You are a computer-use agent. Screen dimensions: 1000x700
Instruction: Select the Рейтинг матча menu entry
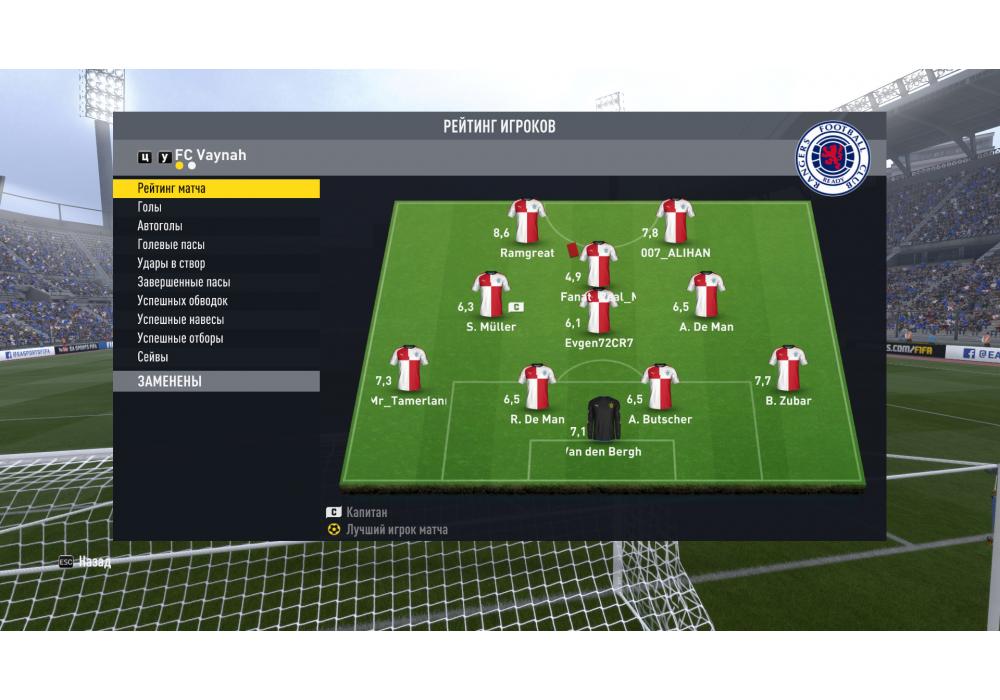(216, 188)
